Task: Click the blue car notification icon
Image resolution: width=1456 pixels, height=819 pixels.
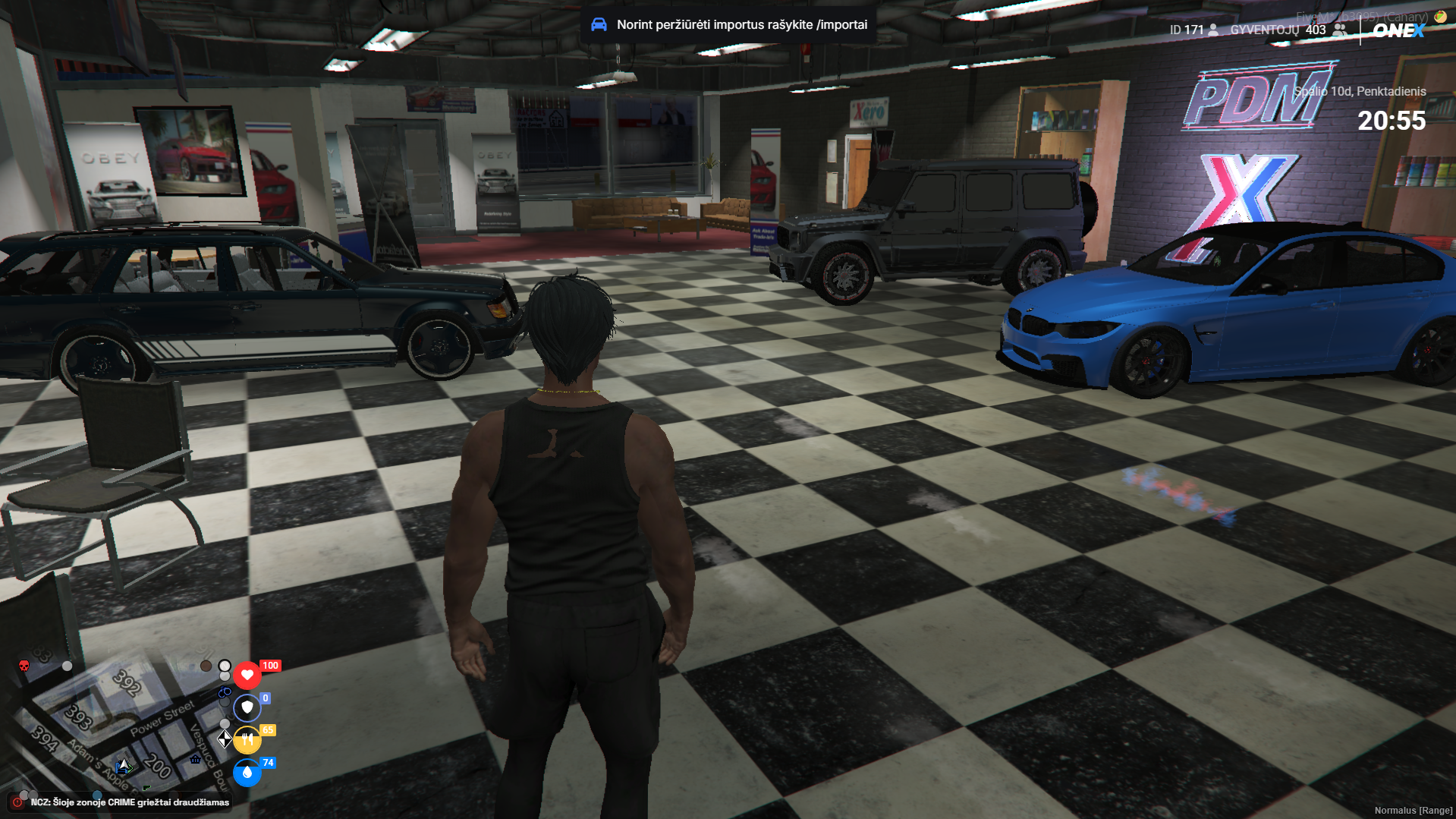Action: pyautogui.click(x=599, y=24)
